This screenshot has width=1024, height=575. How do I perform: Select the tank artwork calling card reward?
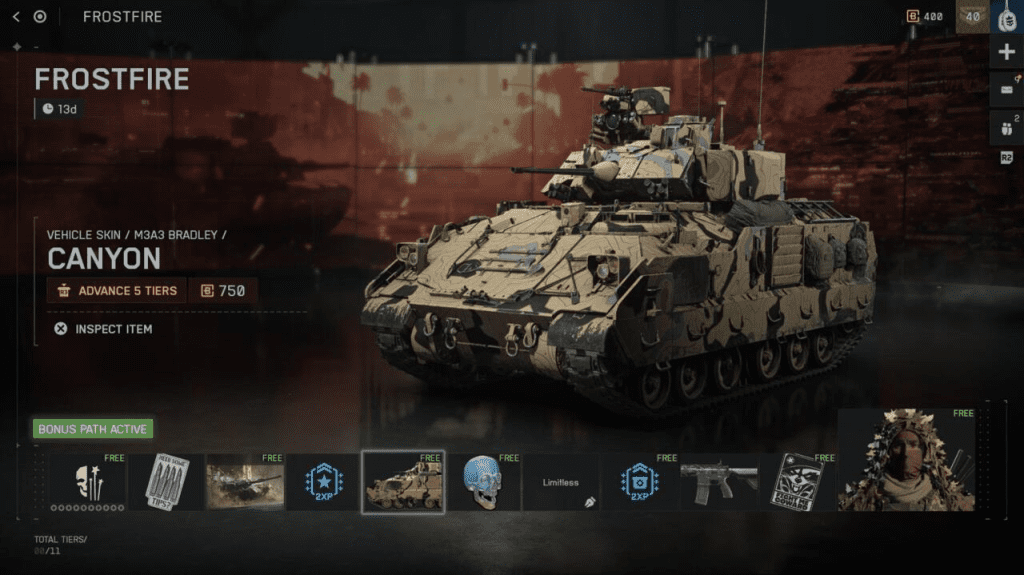click(244, 482)
